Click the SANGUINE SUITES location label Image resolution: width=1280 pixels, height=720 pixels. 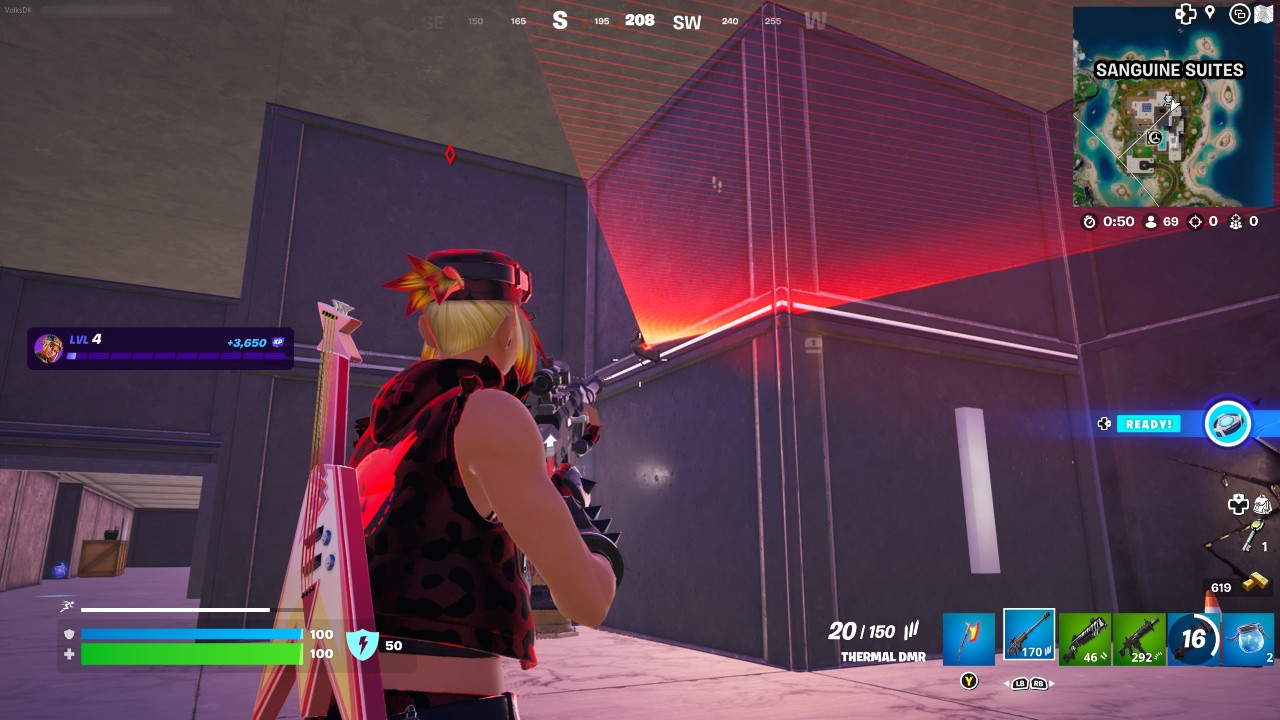pos(1168,70)
